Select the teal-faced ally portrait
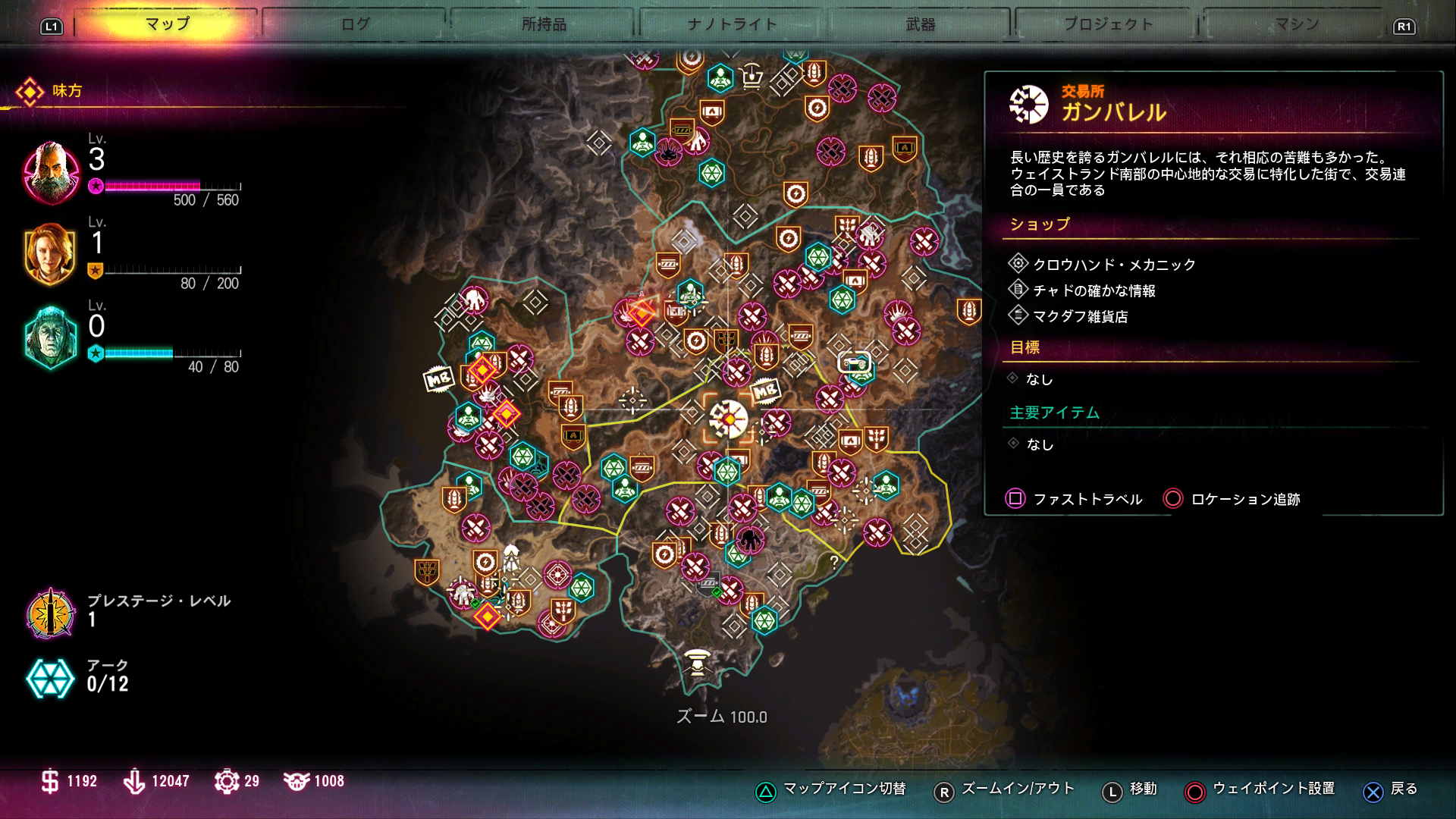Viewport: 1456px width, 819px height. [50, 337]
